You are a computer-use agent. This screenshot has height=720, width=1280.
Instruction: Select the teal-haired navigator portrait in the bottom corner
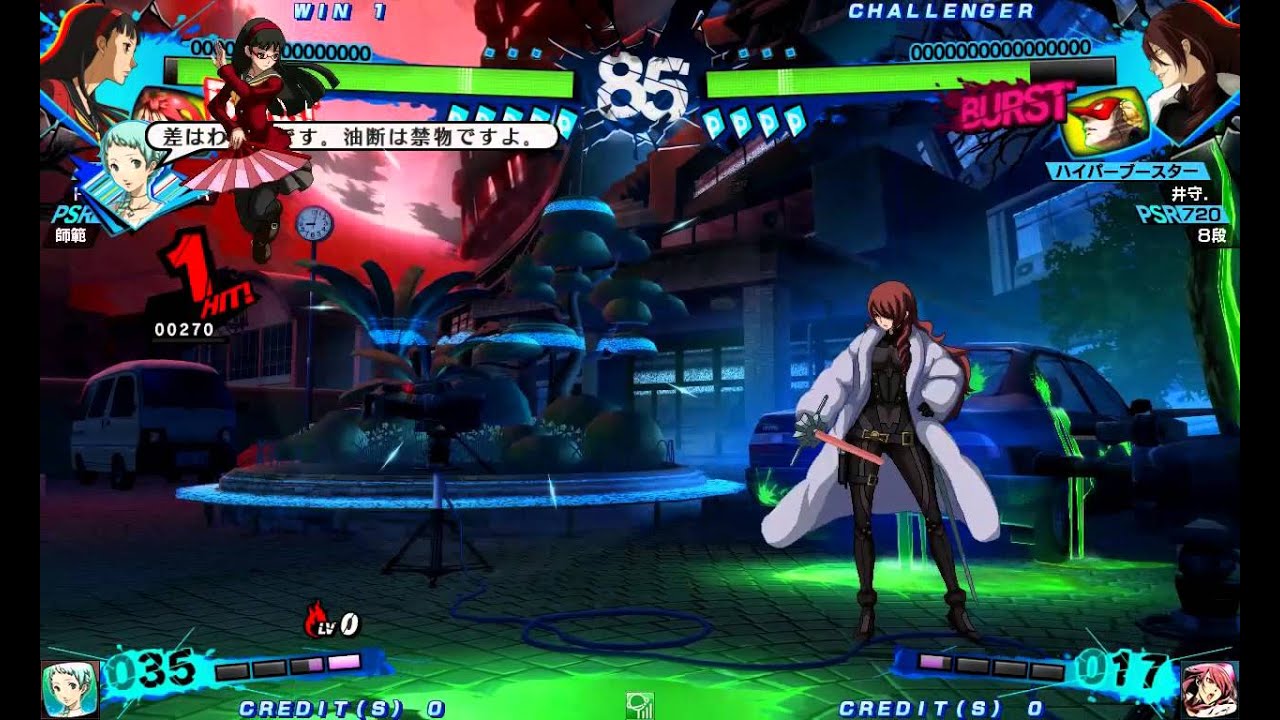click(x=70, y=690)
